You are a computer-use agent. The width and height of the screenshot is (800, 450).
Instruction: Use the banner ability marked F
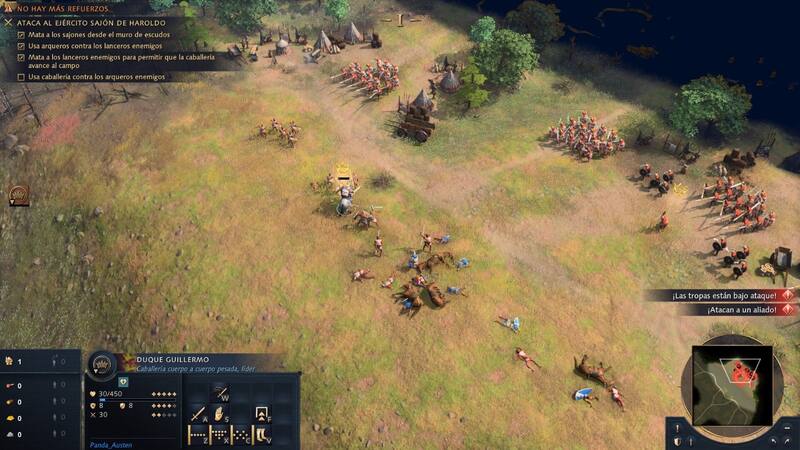pyautogui.click(x=261, y=412)
